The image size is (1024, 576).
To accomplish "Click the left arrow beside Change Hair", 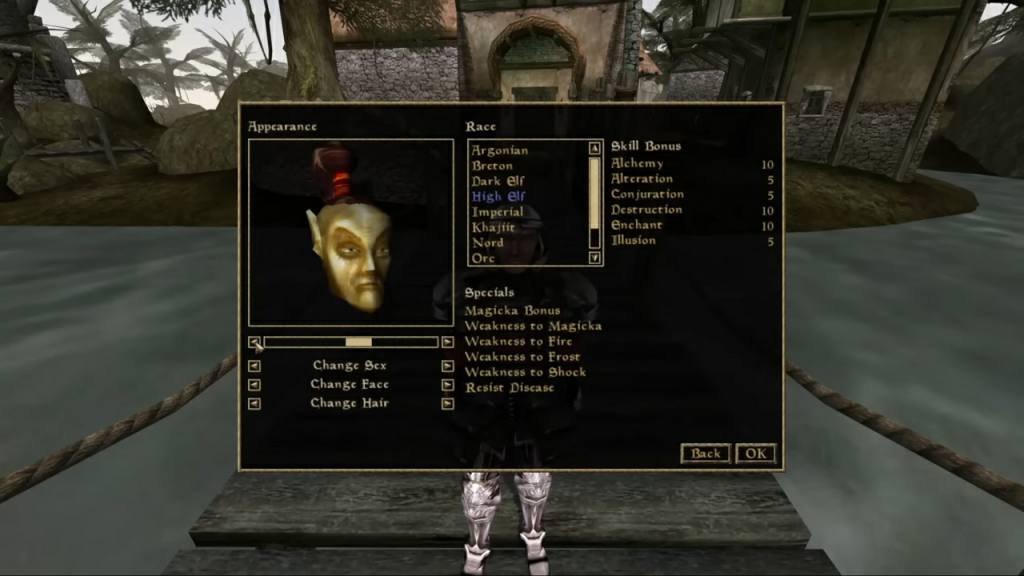I will [x=254, y=403].
